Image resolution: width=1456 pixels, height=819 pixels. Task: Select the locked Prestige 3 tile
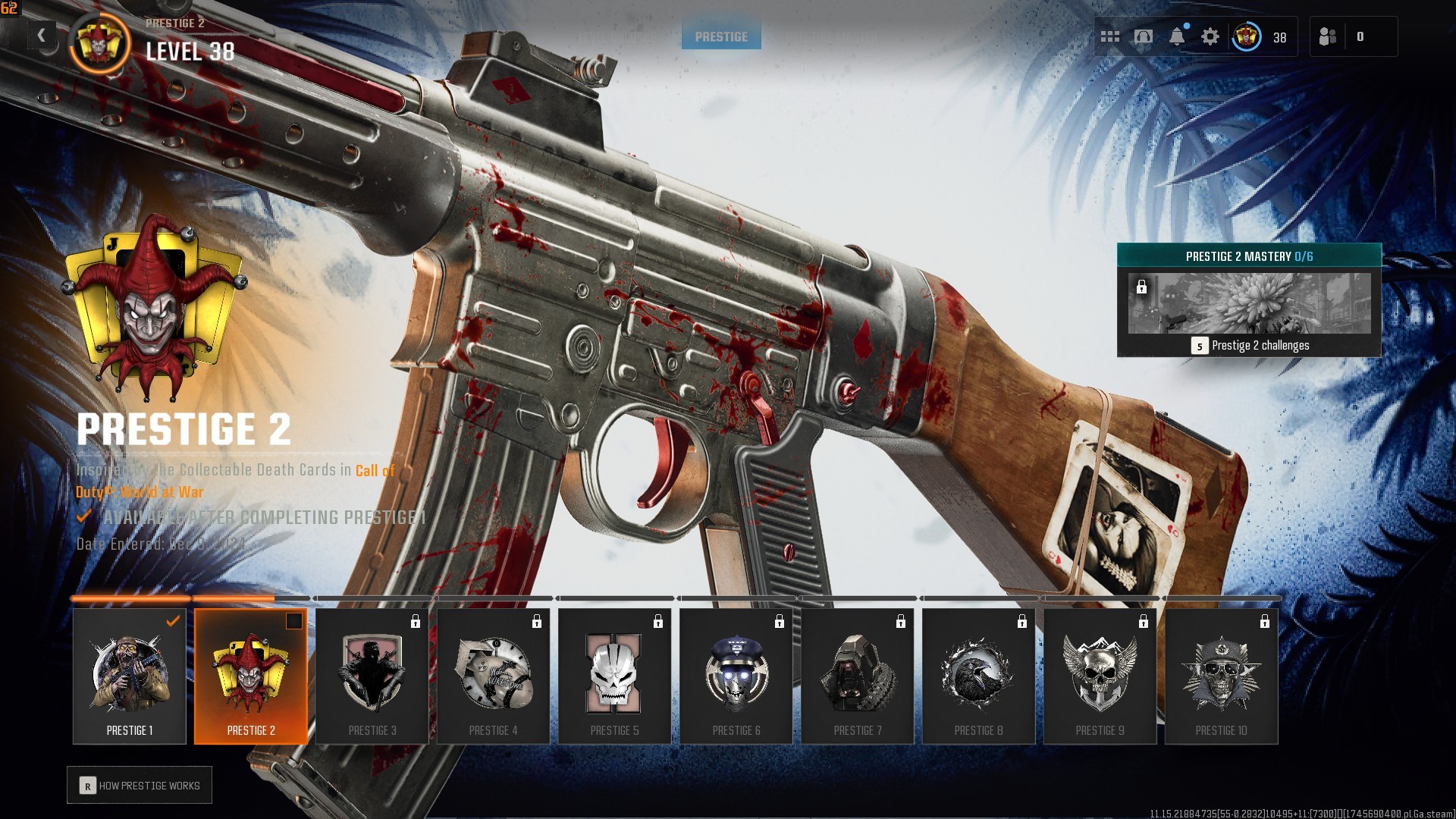372,676
